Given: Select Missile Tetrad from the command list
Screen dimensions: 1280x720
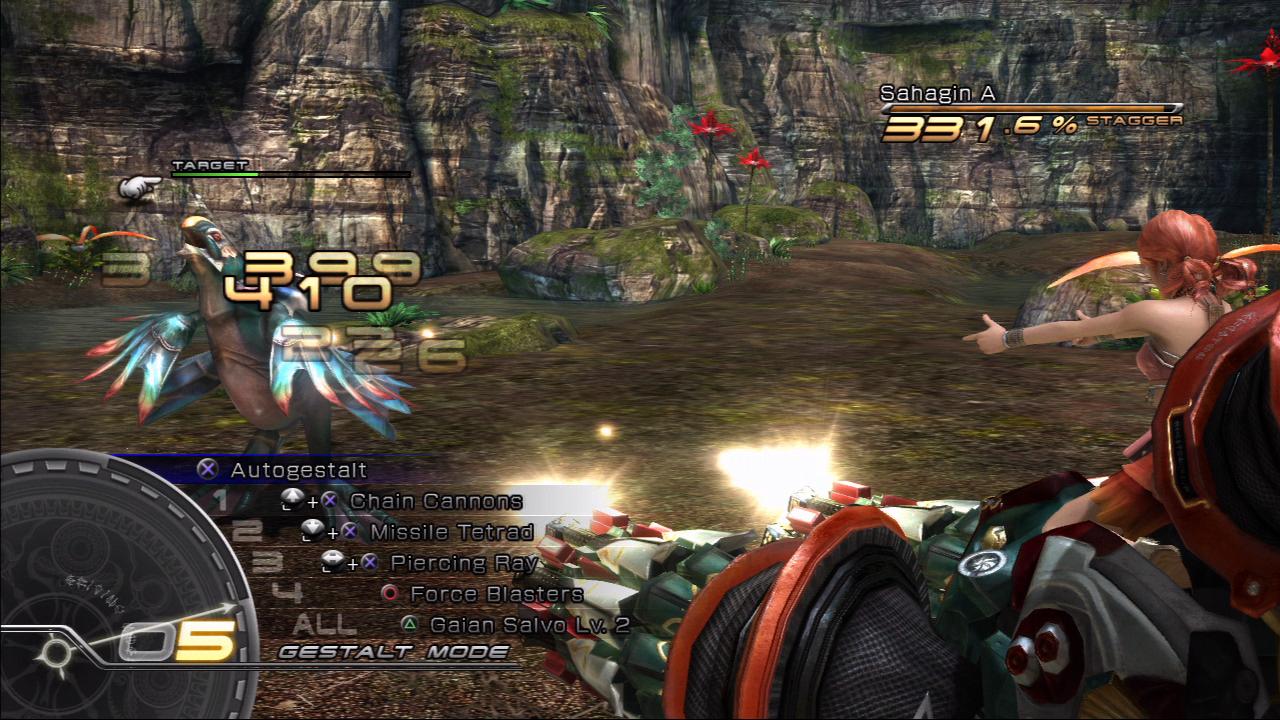Looking at the screenshot, I should 451,532.
